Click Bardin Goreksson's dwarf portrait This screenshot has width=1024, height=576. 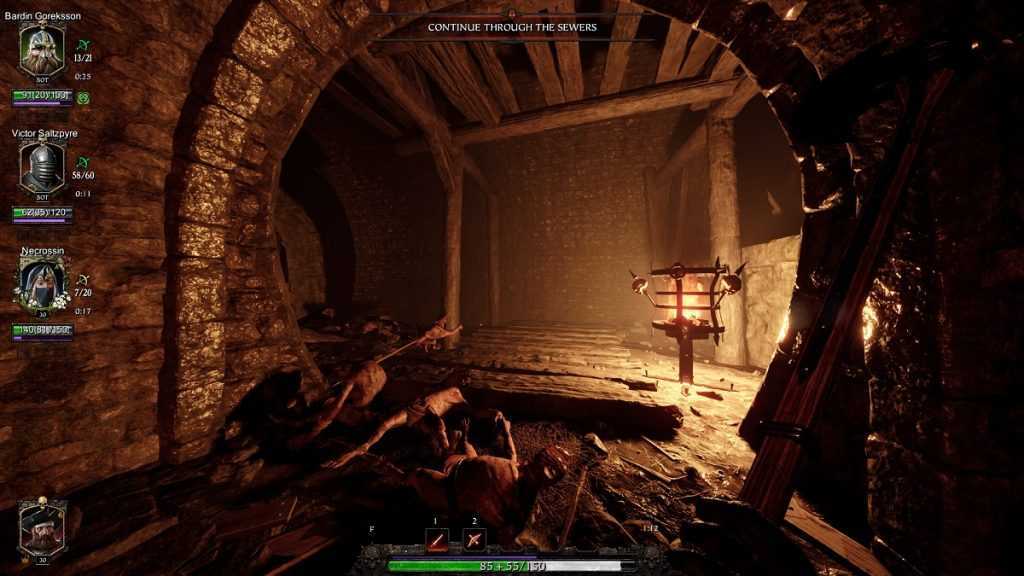tap(42, 50)
